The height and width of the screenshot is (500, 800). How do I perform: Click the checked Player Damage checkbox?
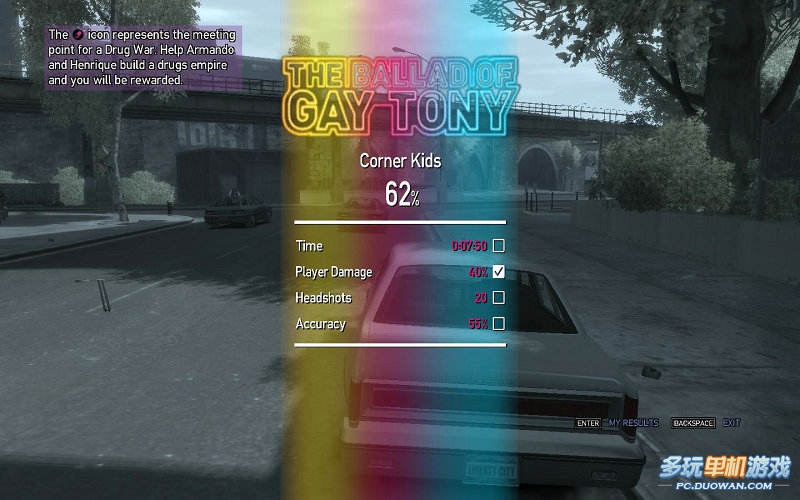coord(498,271)
